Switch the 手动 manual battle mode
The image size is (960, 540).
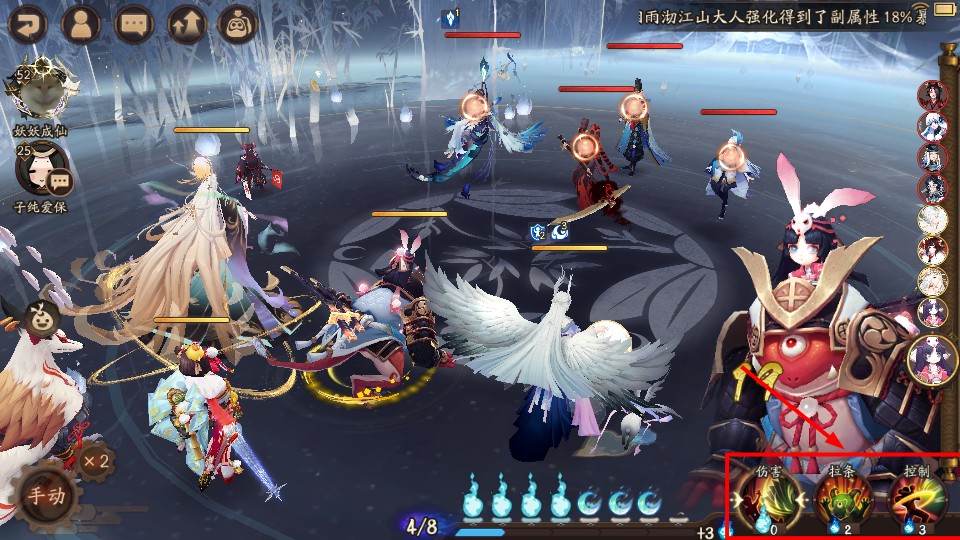(x=45, y=495)
